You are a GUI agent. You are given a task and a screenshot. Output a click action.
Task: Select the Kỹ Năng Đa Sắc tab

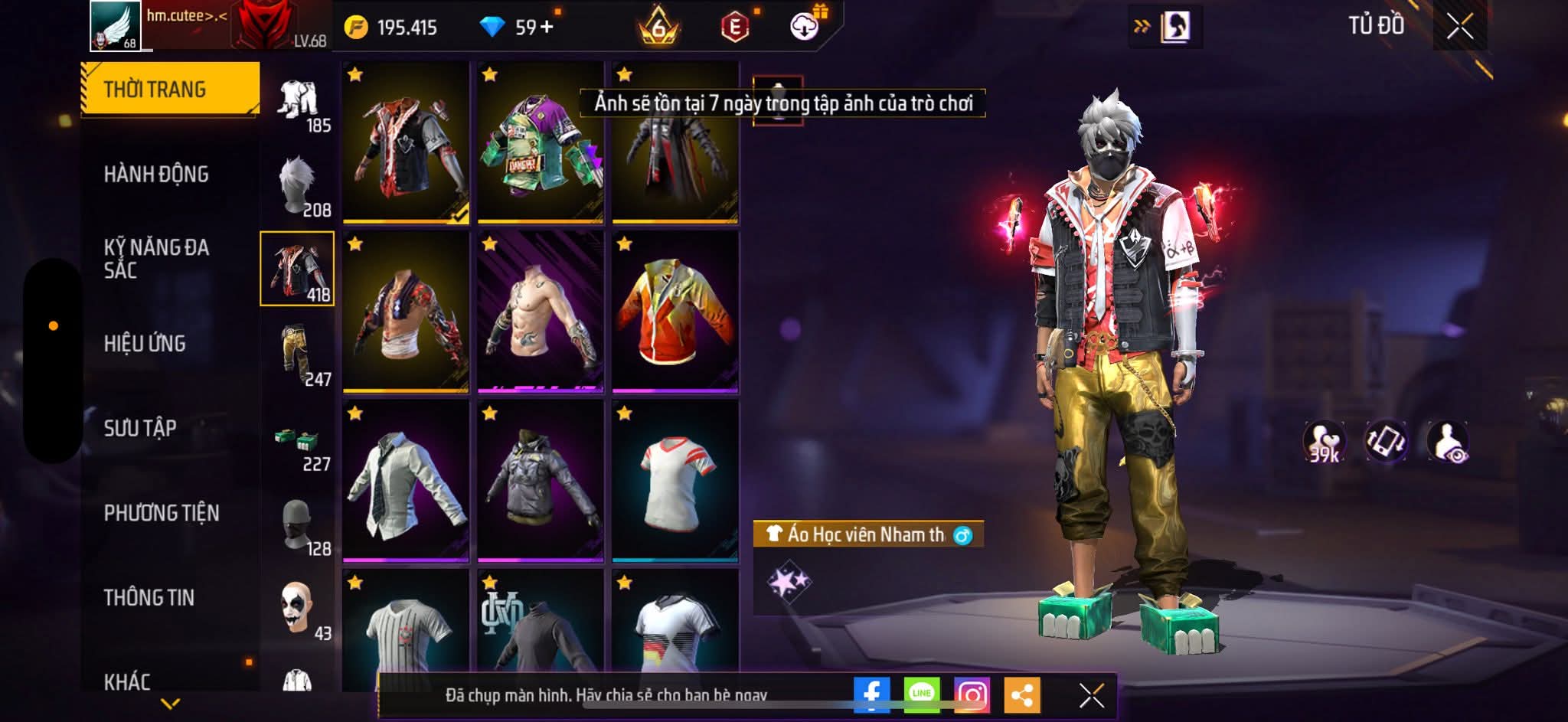coord(156,259)
